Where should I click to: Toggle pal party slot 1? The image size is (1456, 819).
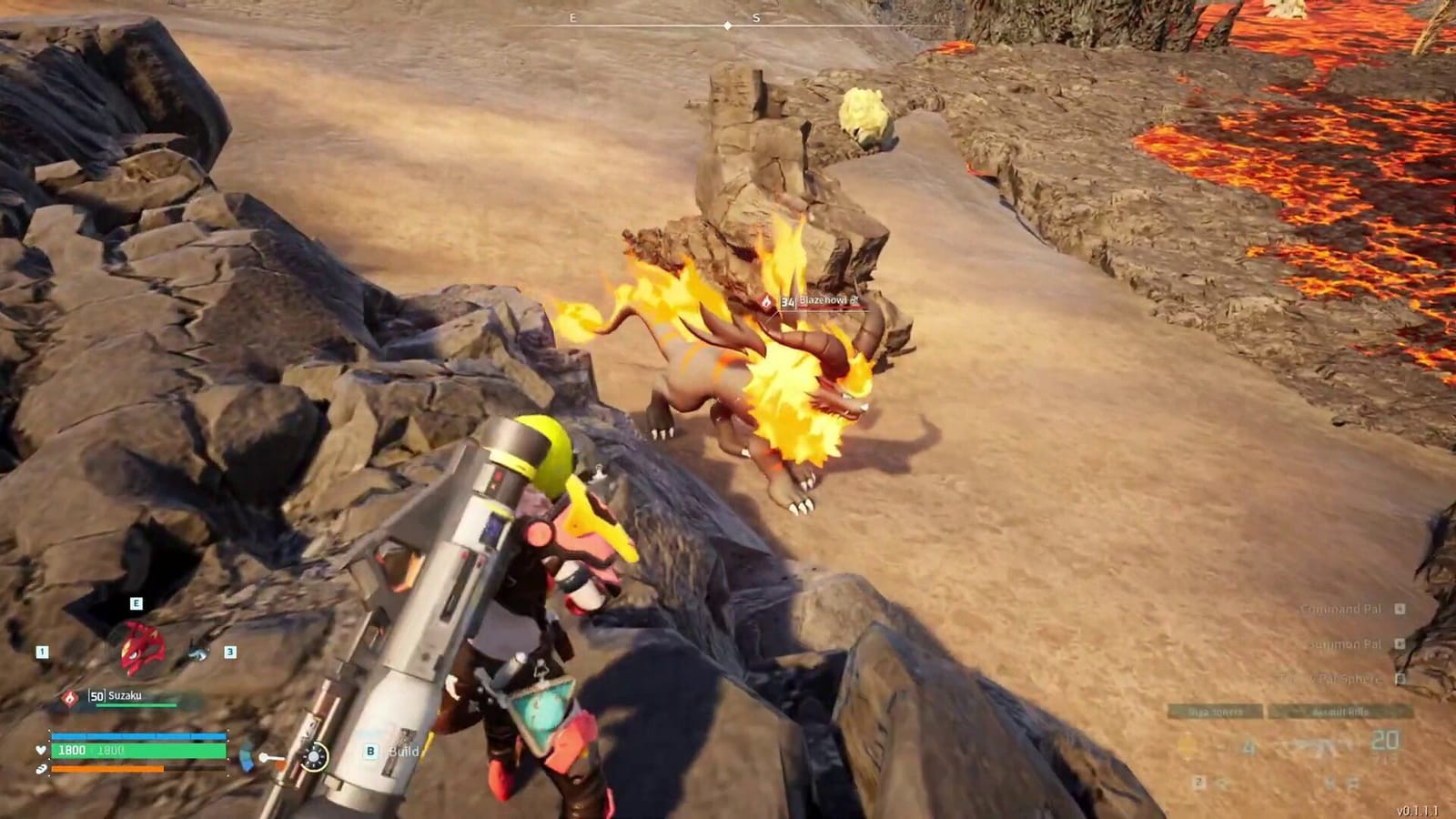point(41,652)
